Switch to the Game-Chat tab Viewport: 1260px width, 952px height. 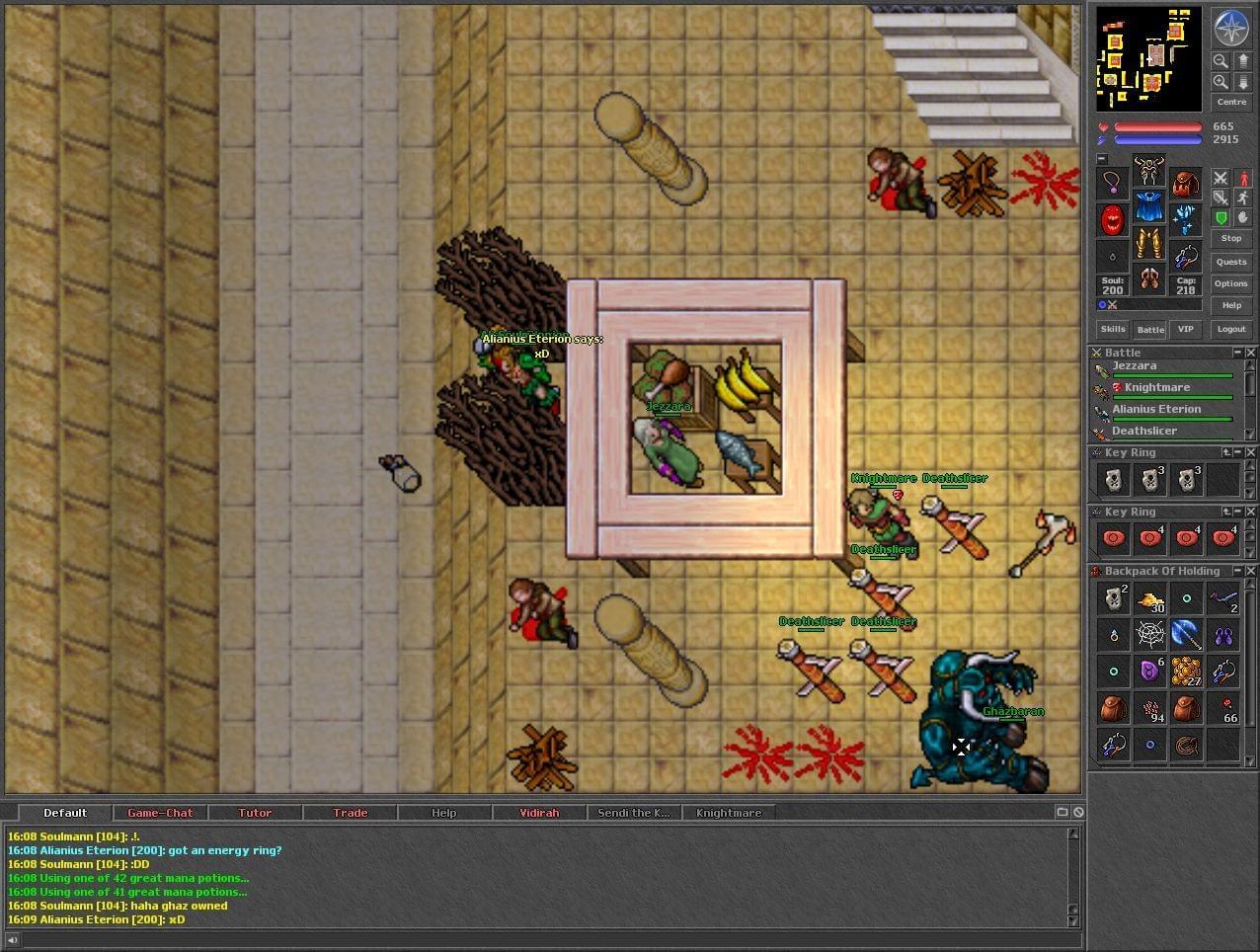click(x=160, y=813)
